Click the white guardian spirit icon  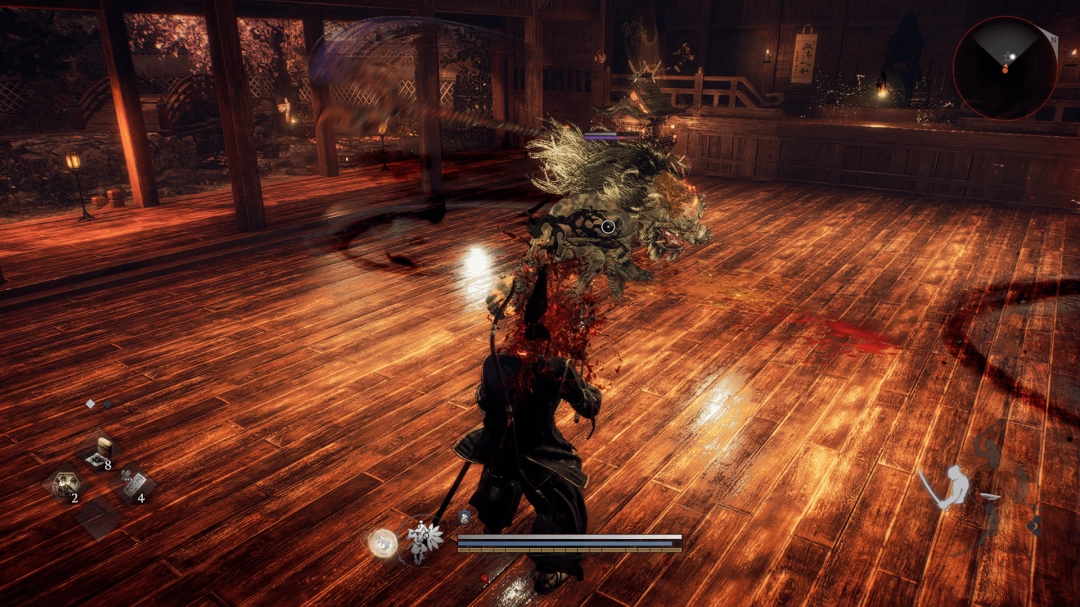[424, 540]
